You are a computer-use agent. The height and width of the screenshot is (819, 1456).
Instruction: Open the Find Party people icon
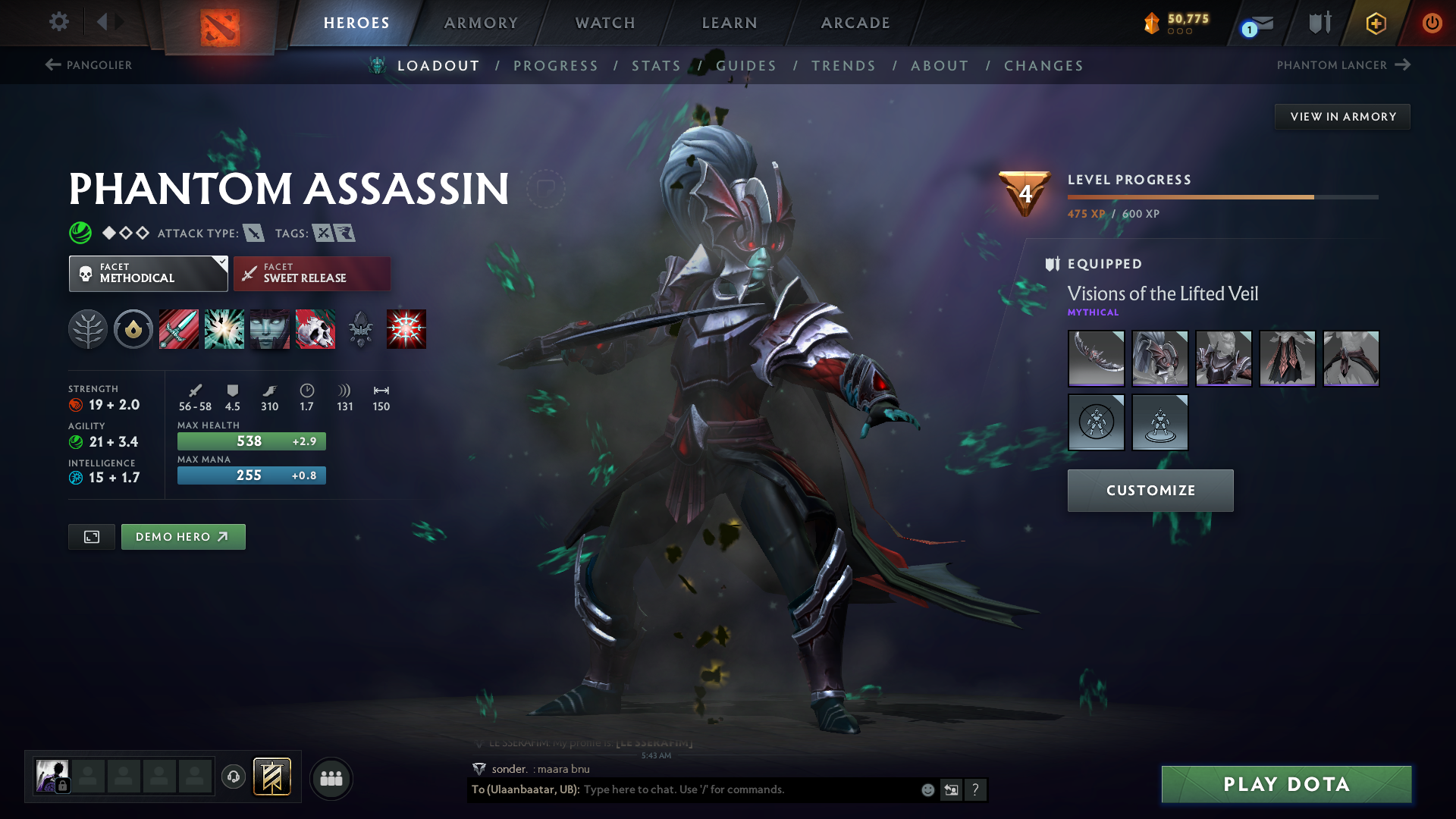coord(331,777)
